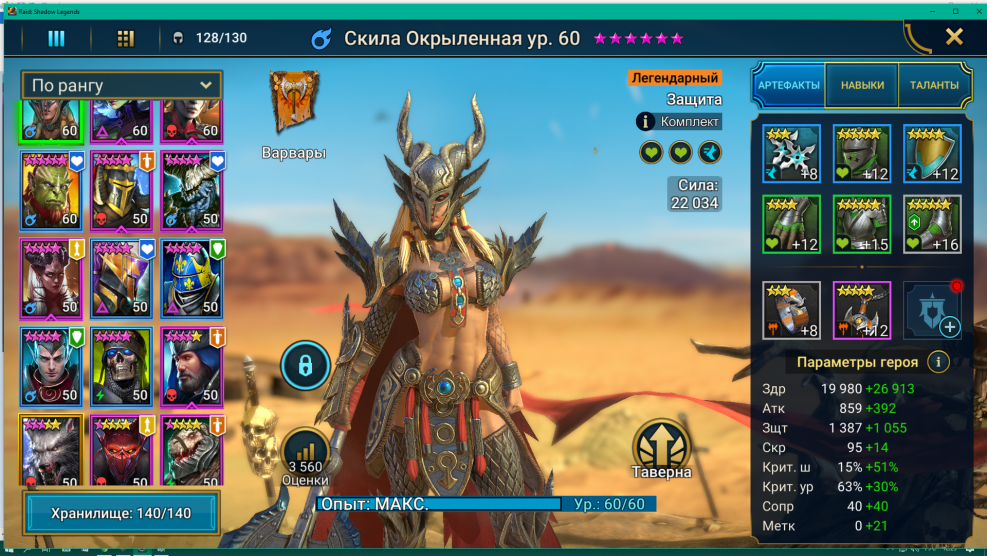This screenshot has height=556, width=987.
Task: Select the golden shield artifact +12
Action: pyautogui.click(x=932, y=154)
